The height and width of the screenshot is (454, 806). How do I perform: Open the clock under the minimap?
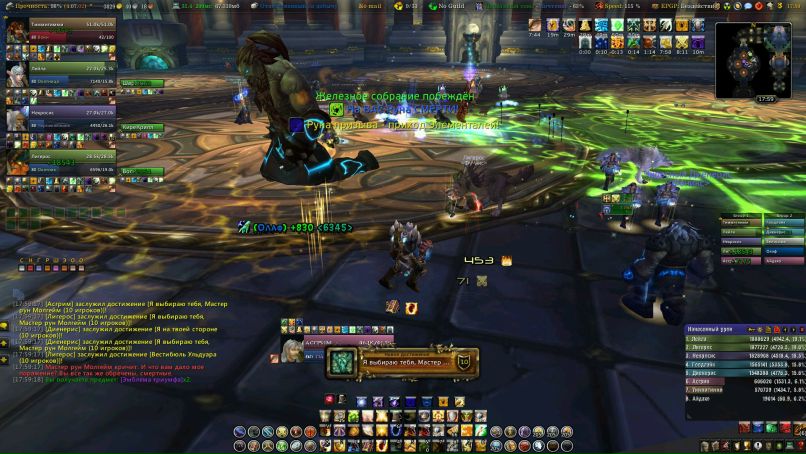coord(765,99)
